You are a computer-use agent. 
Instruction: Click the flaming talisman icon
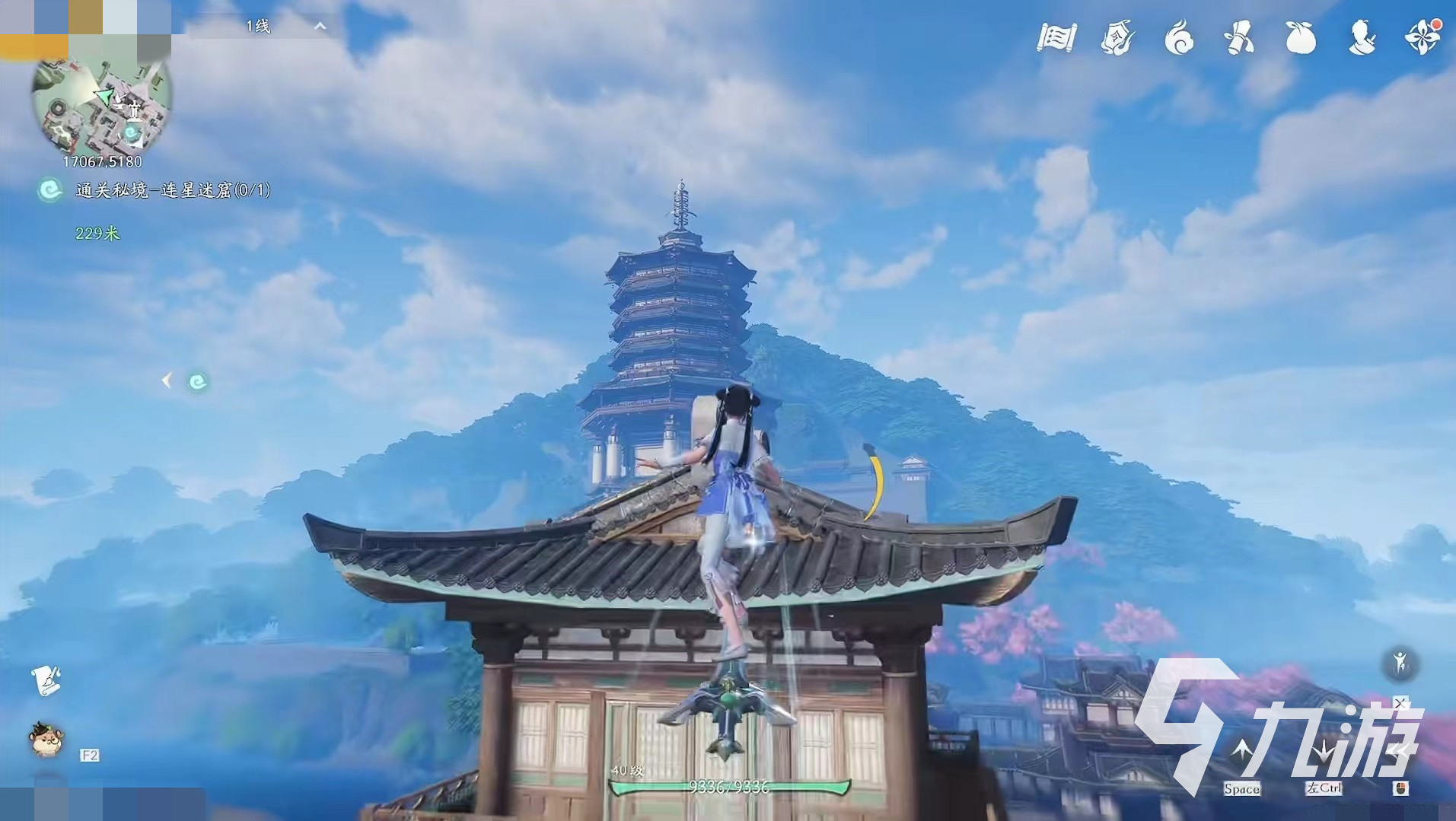point(1117,37)
